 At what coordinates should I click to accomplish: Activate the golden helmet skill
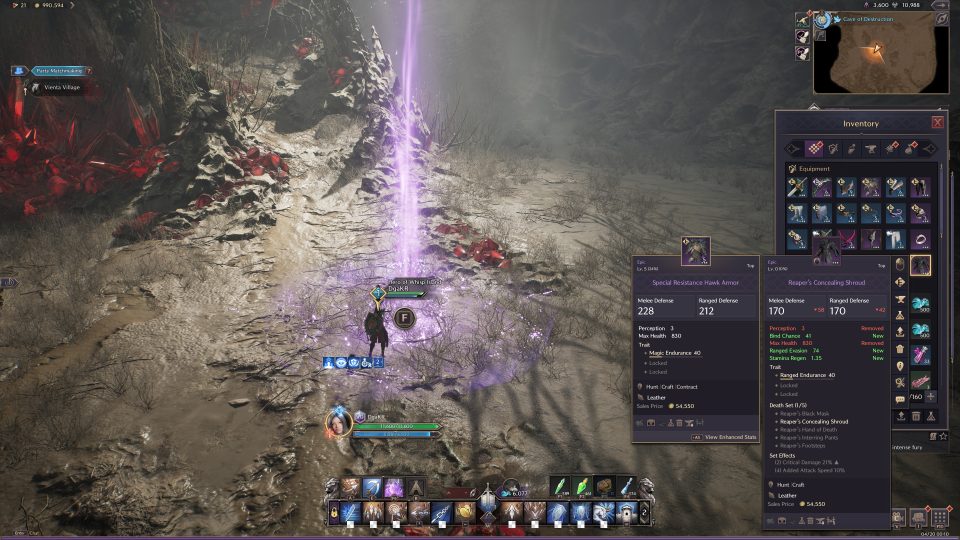point(465,513)
